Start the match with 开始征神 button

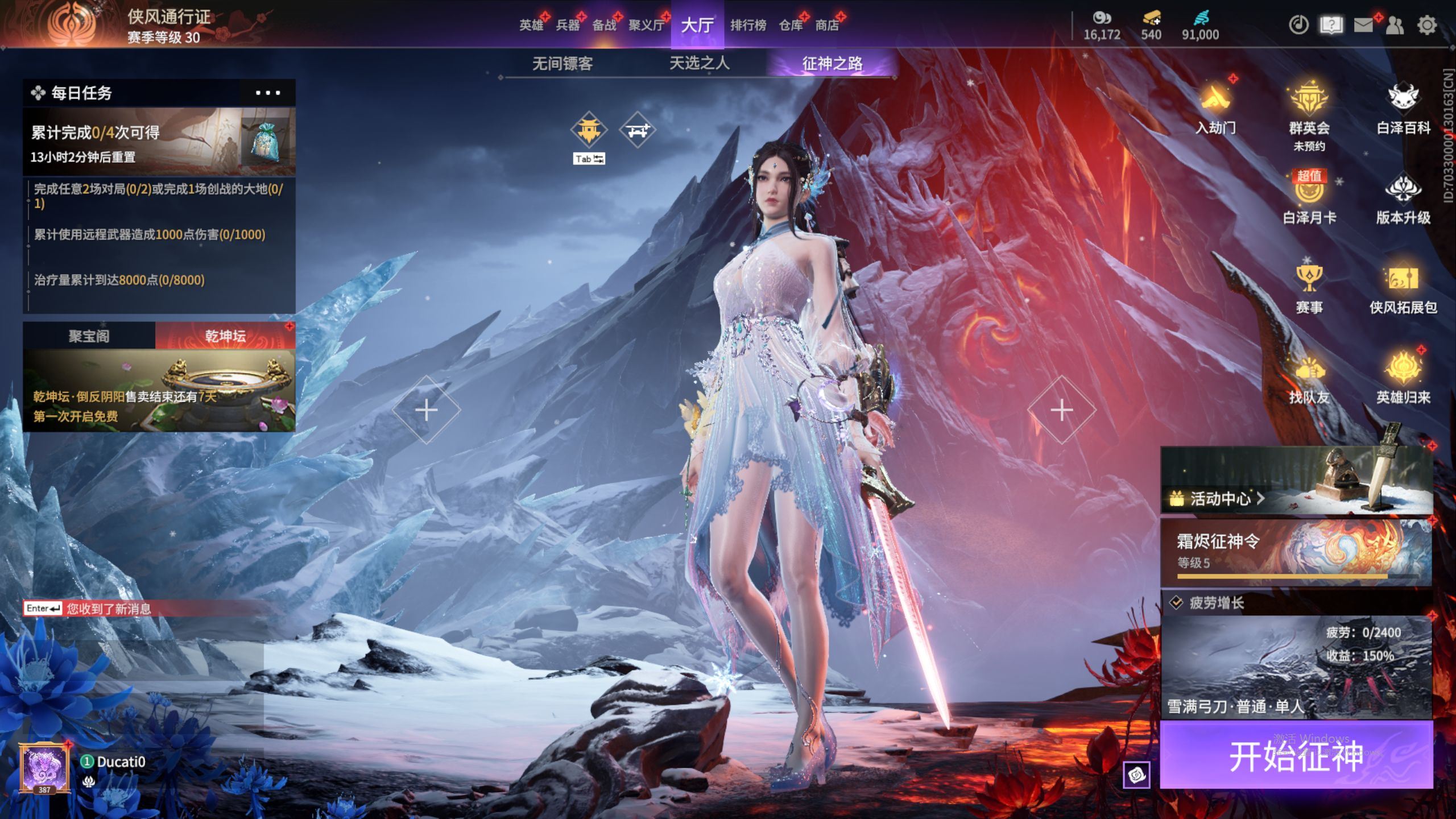click(1296, 755)
